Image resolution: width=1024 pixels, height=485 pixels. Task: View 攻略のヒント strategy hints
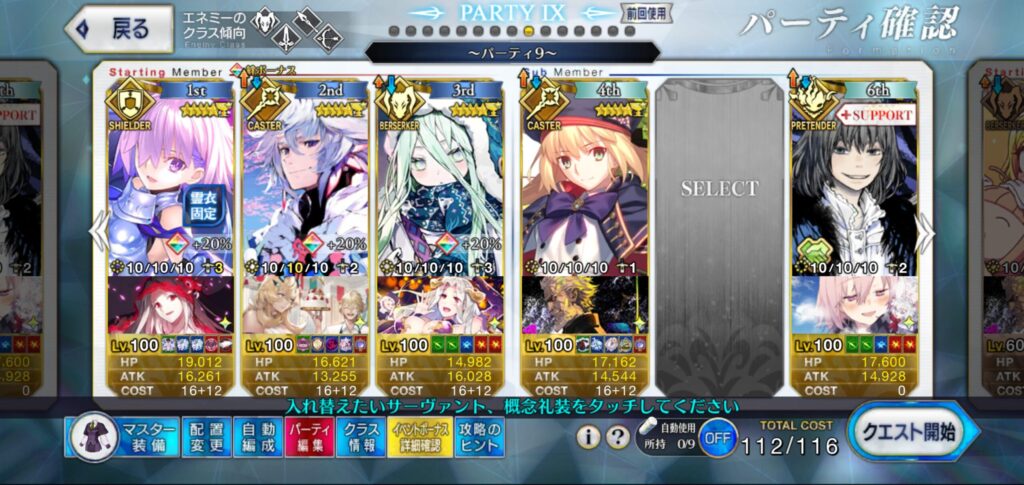point(480,439)
